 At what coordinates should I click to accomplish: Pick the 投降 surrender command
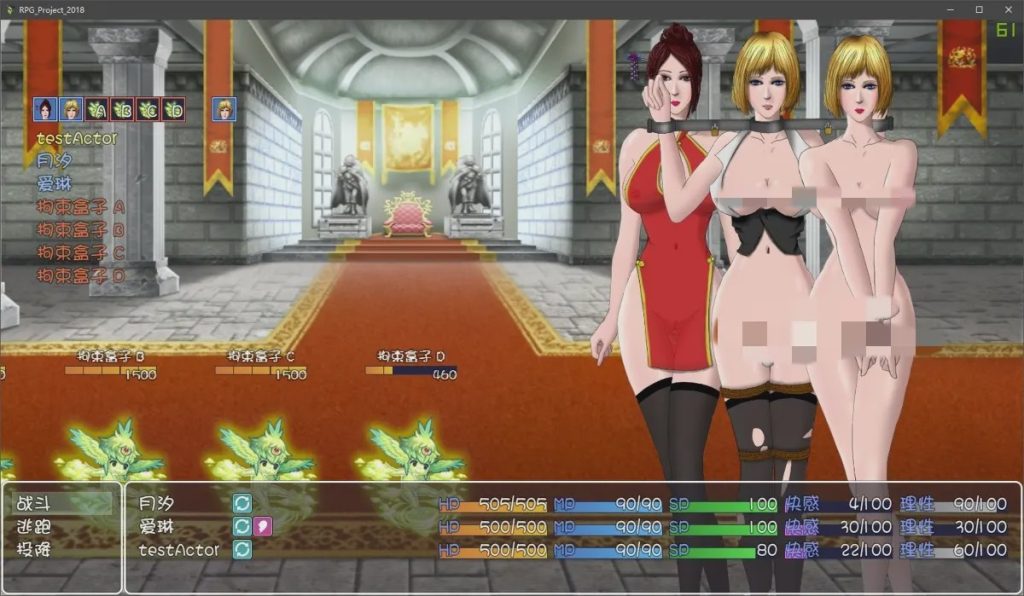click(36, 549)
